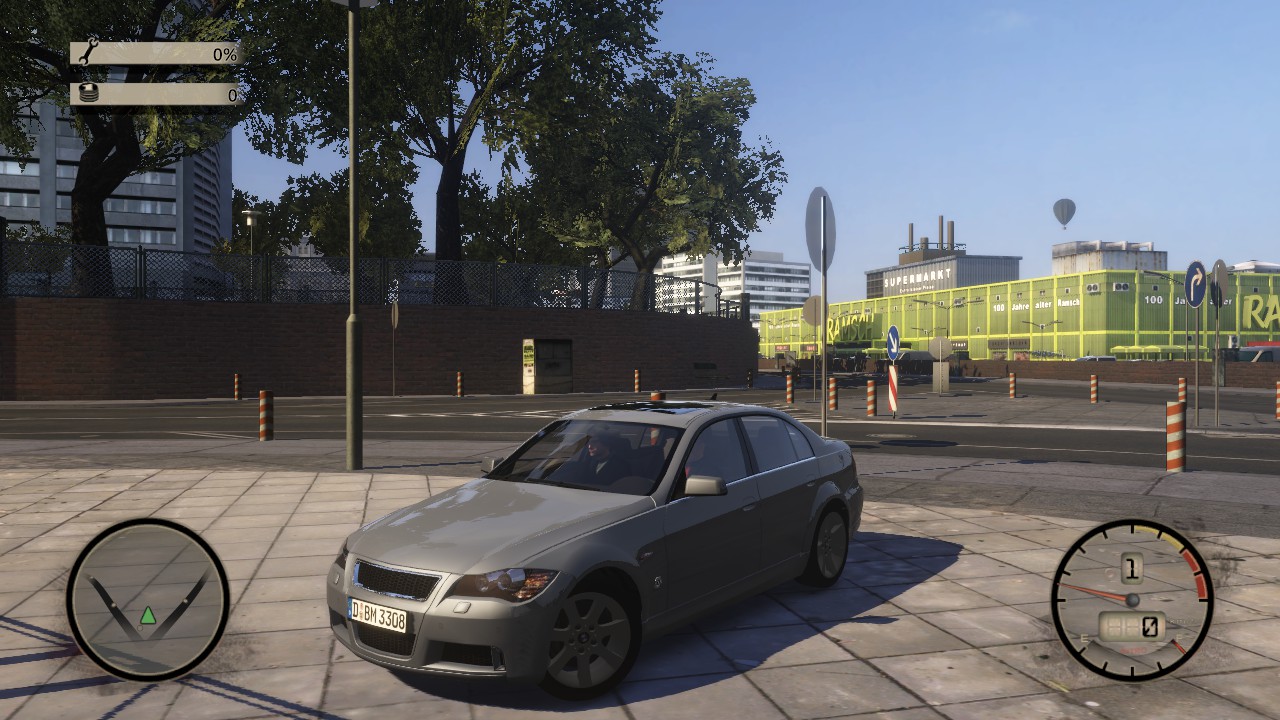Select the green player arrow on the minimap
This screenshot has height=720, width=1280.
coord(148,615)
